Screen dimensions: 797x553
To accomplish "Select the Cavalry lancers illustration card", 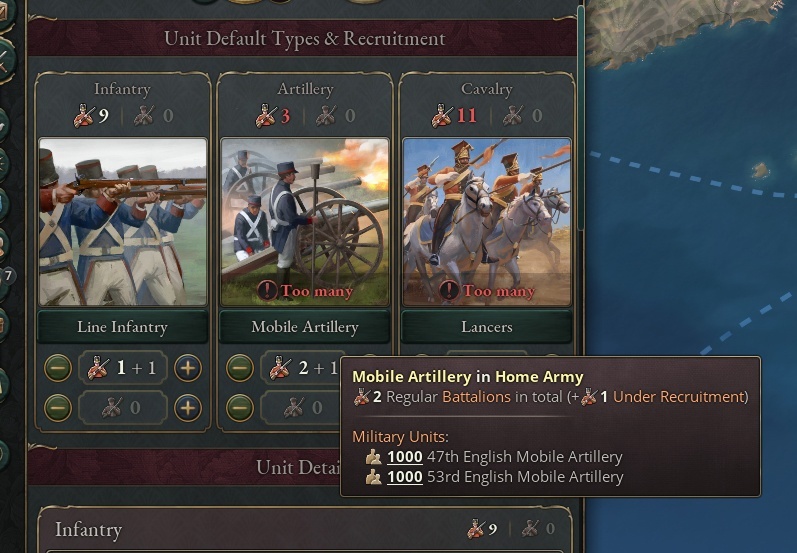I will pyautogui.click(x=486, y=222).
